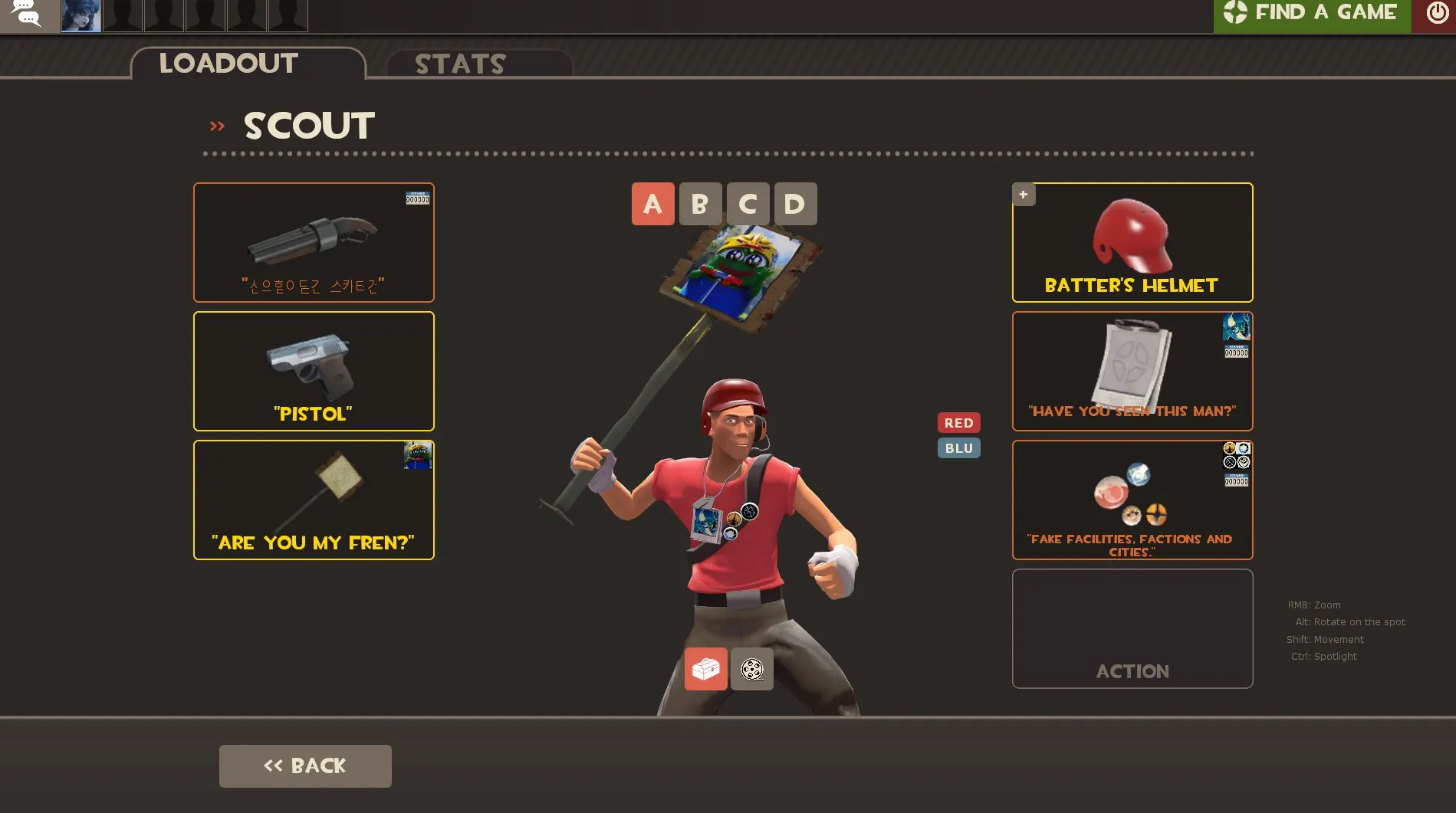Open the empty Action slot
1456x813 pixels.
click(1132, 628)
